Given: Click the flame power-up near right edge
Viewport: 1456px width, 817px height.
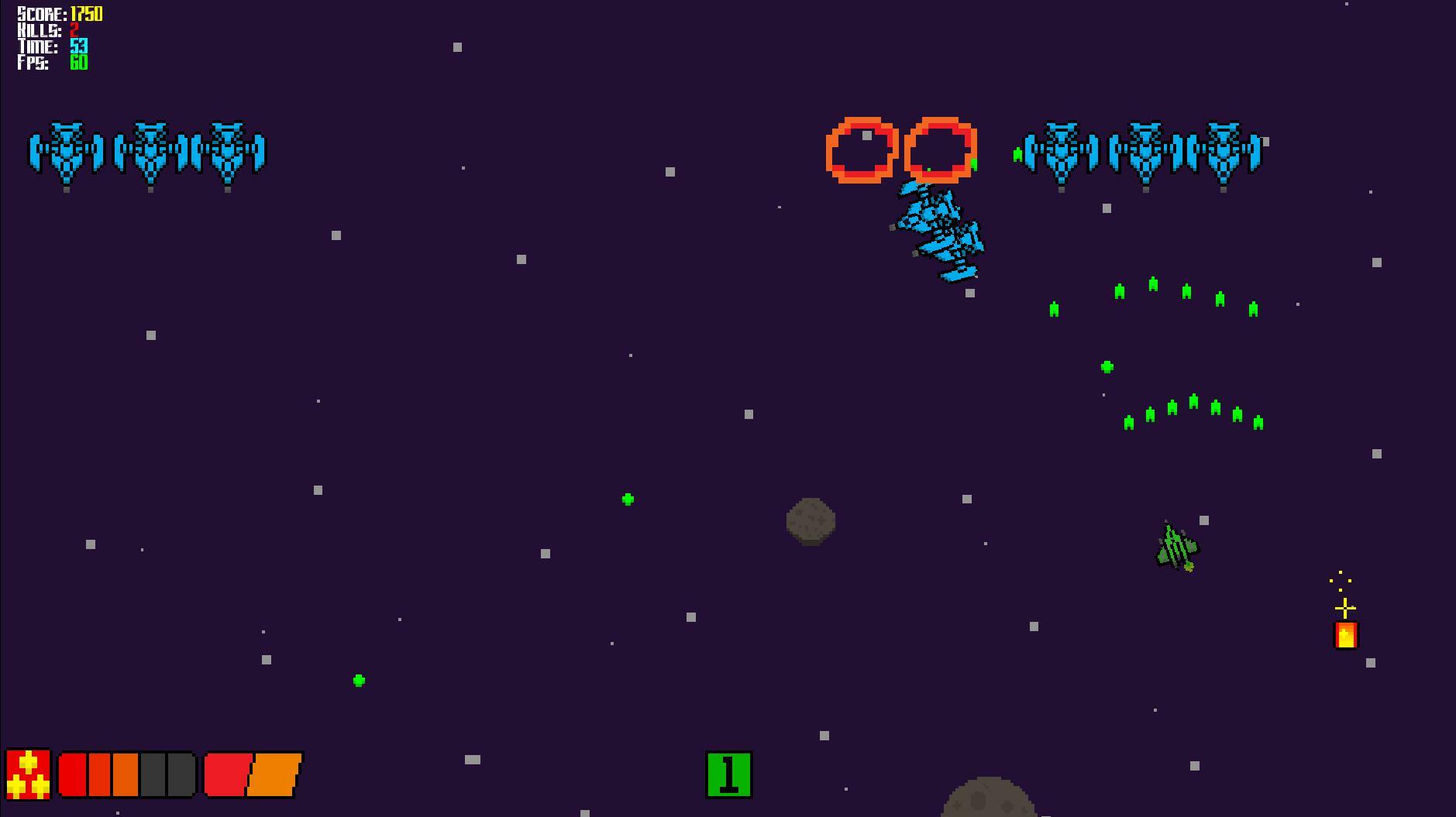Looking at the screenshot, I should [1344, 636].
